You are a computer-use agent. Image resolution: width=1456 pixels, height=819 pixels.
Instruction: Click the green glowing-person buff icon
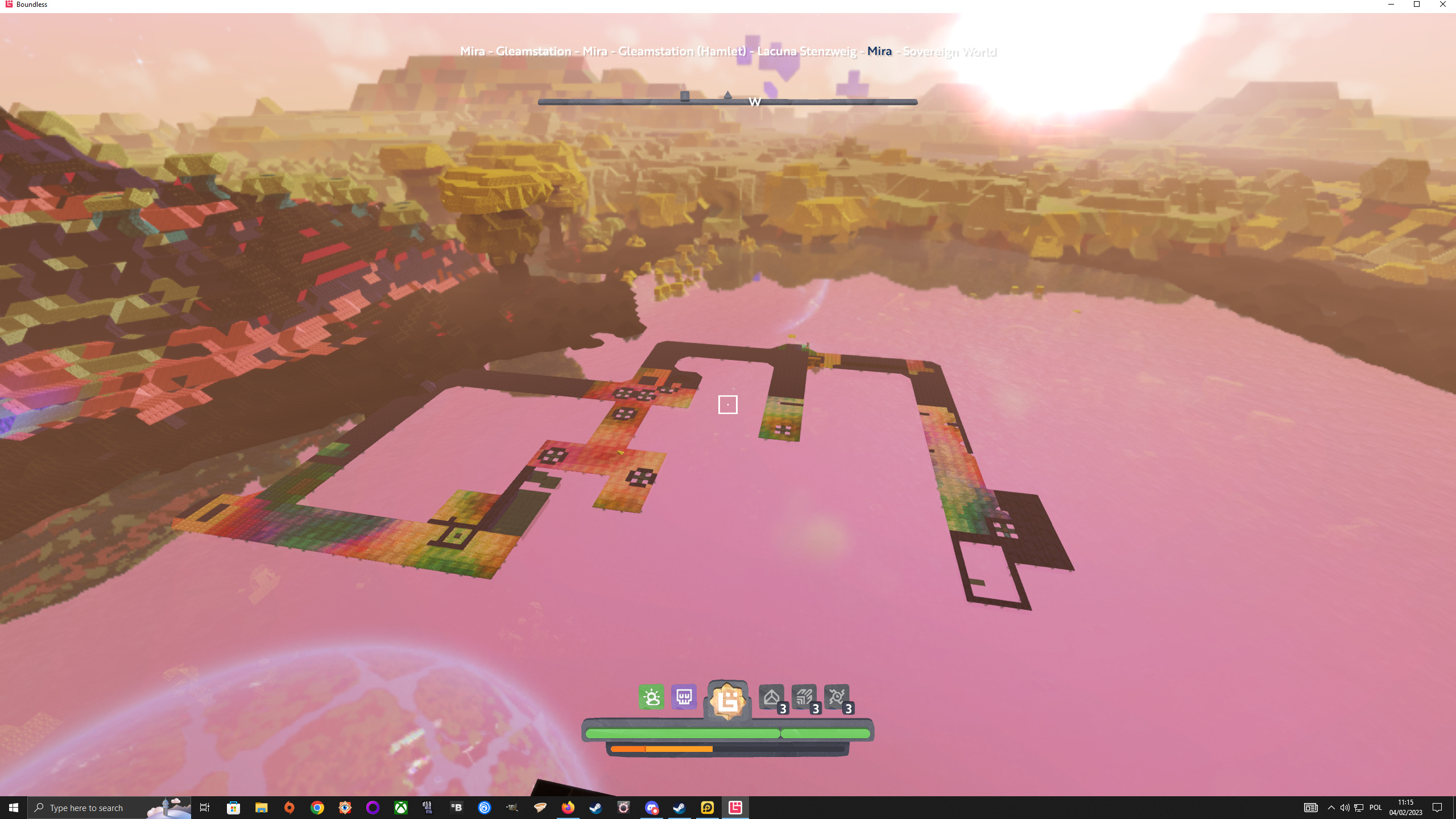[651, 697]
